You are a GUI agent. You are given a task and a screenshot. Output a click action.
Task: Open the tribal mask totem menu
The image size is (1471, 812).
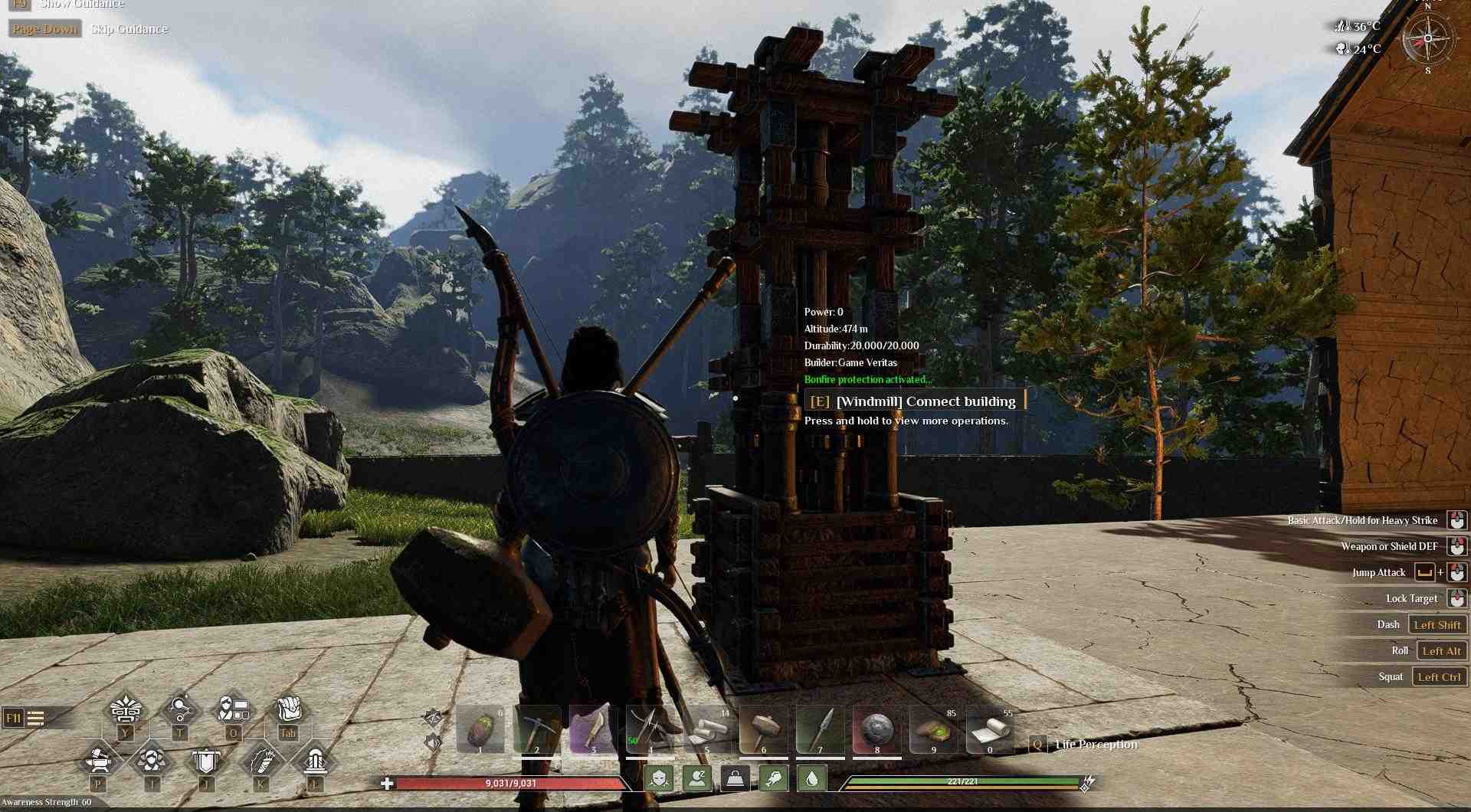126,710
